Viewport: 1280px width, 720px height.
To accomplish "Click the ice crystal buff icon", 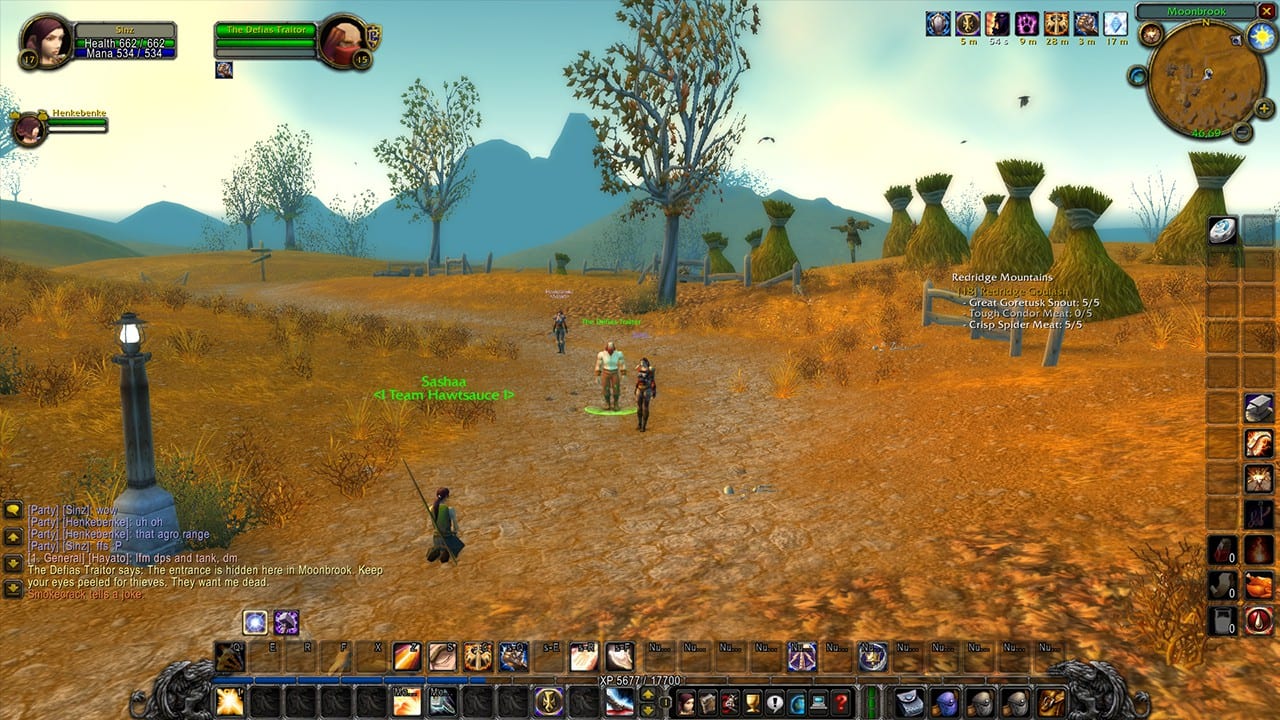I will (1115, 24).
